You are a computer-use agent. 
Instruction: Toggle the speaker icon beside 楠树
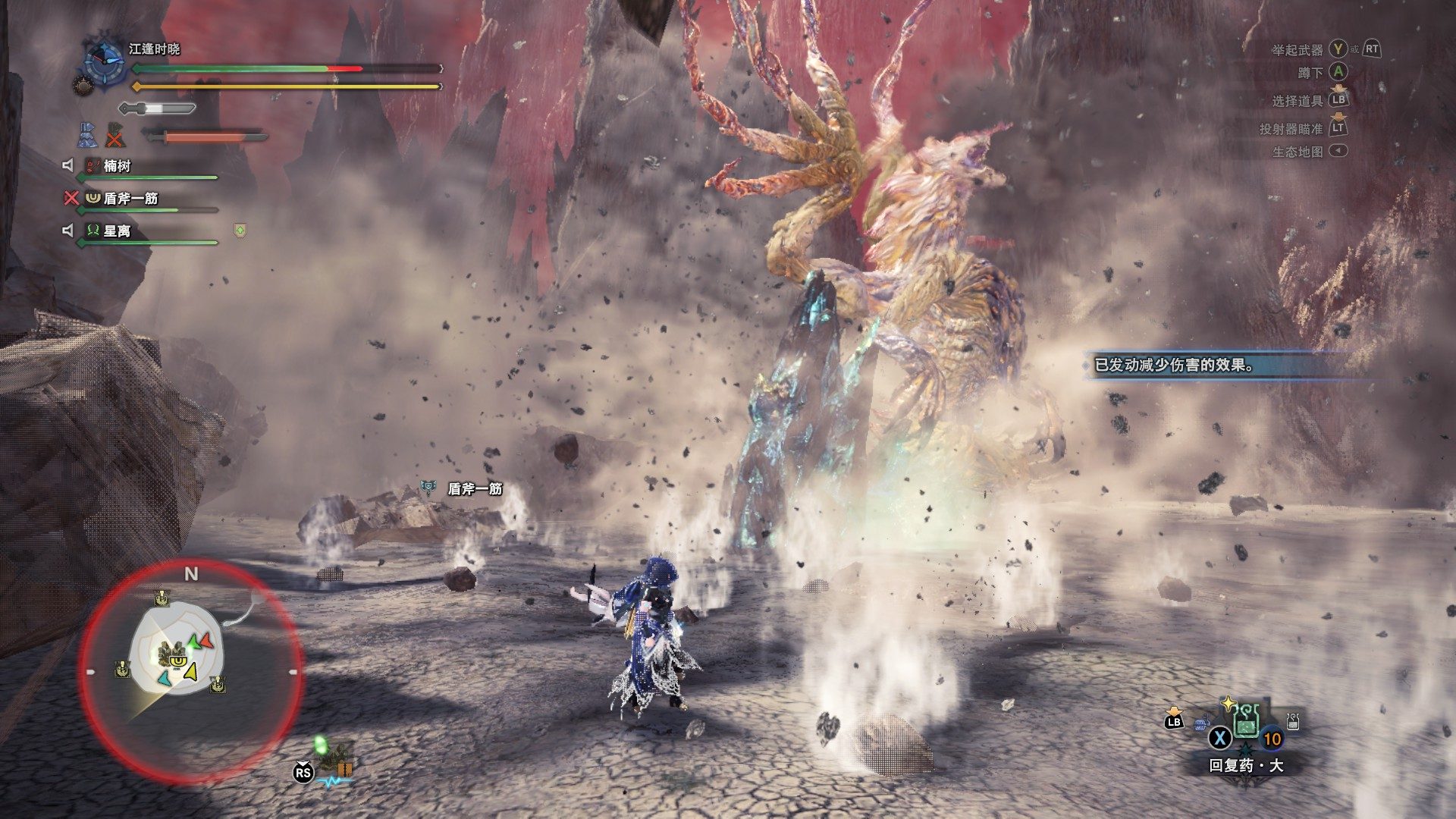[x=68, y=165]
